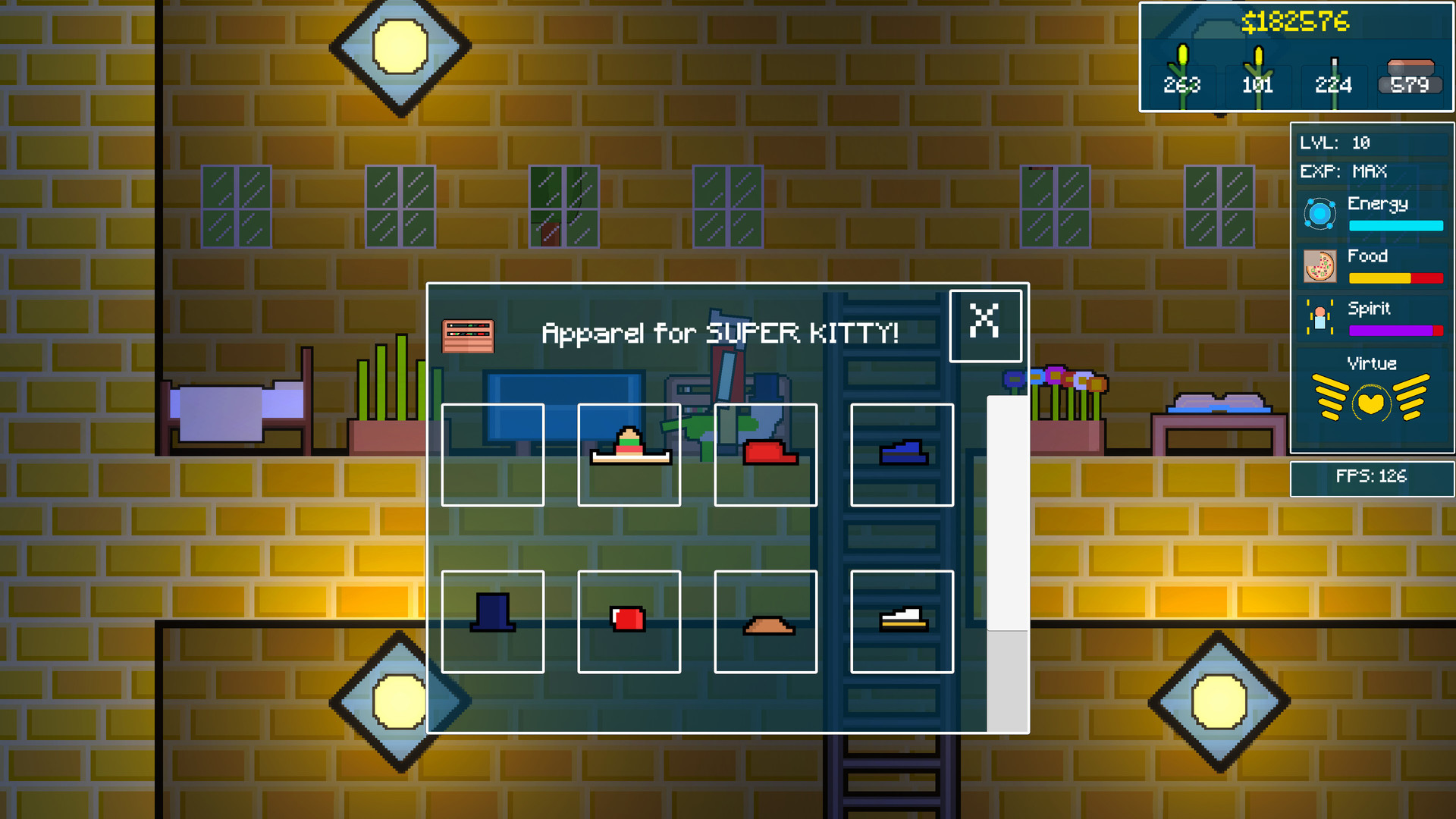Select the brown beret apparel item
1456x819 pixels.
[766, 622]
